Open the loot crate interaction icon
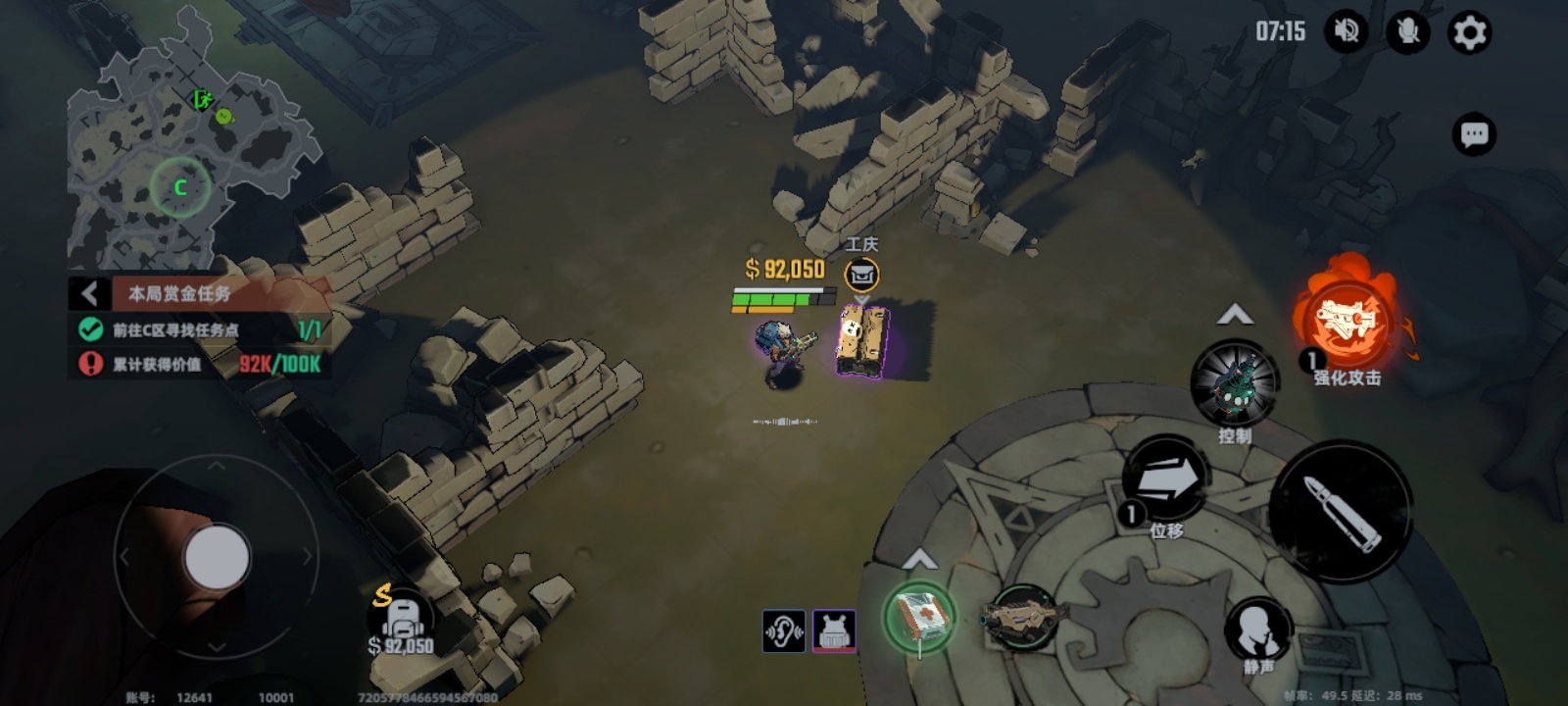Viewport: 1568px width, 706px height. [x=861, y=276]
